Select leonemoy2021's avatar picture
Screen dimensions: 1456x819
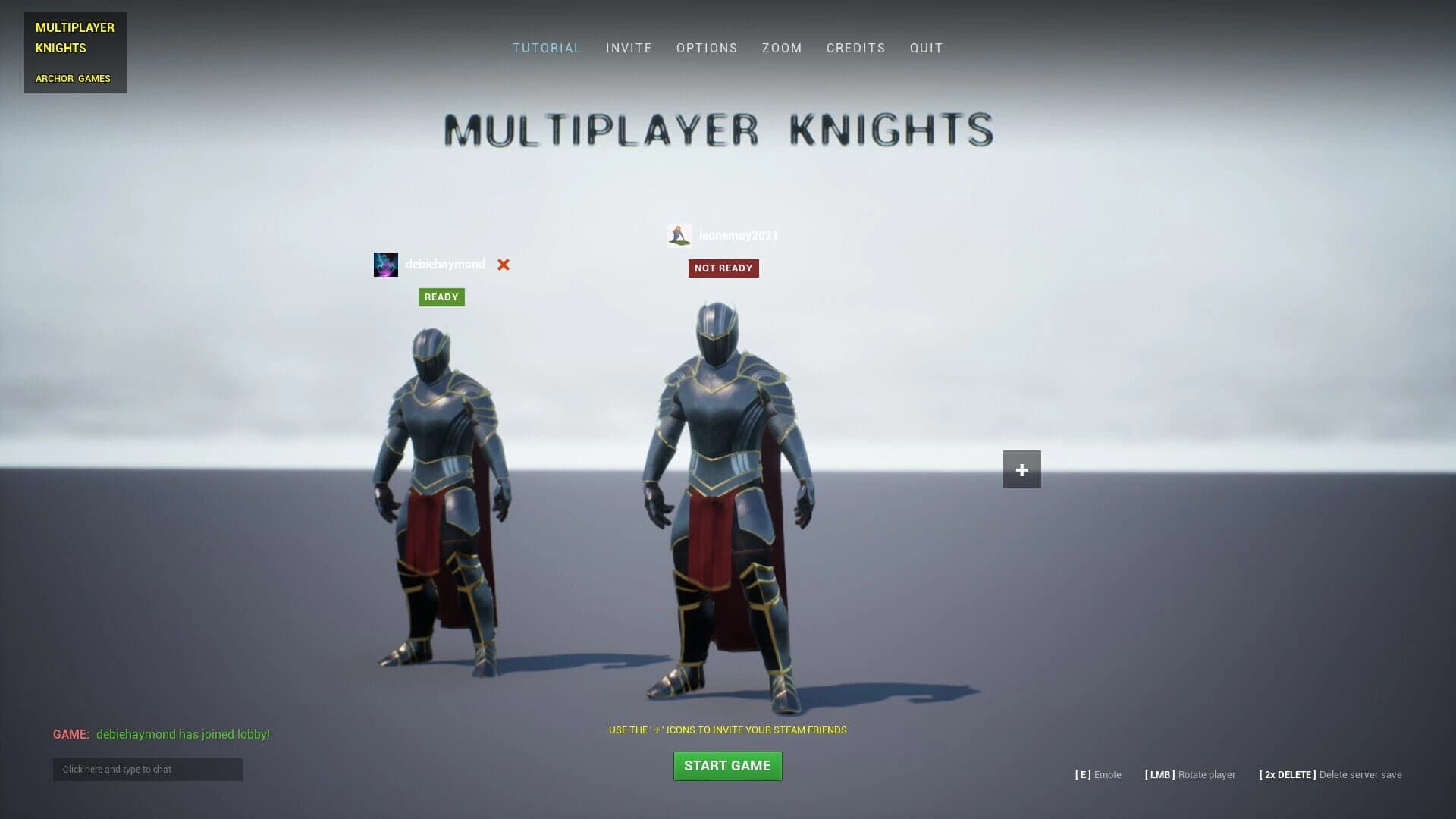[679, 235]
